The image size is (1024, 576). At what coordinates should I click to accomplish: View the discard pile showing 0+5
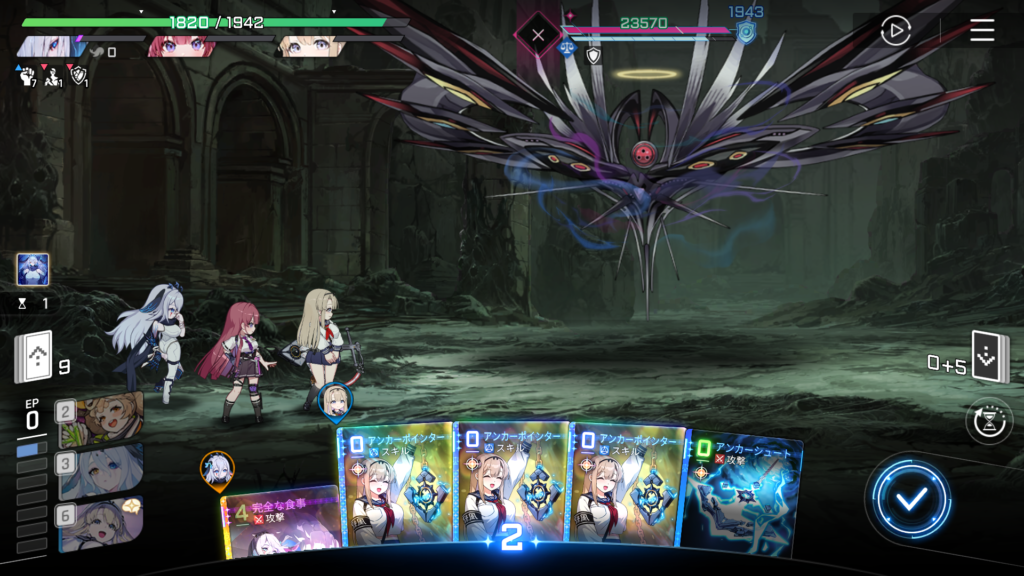click(x=990, y=357)
